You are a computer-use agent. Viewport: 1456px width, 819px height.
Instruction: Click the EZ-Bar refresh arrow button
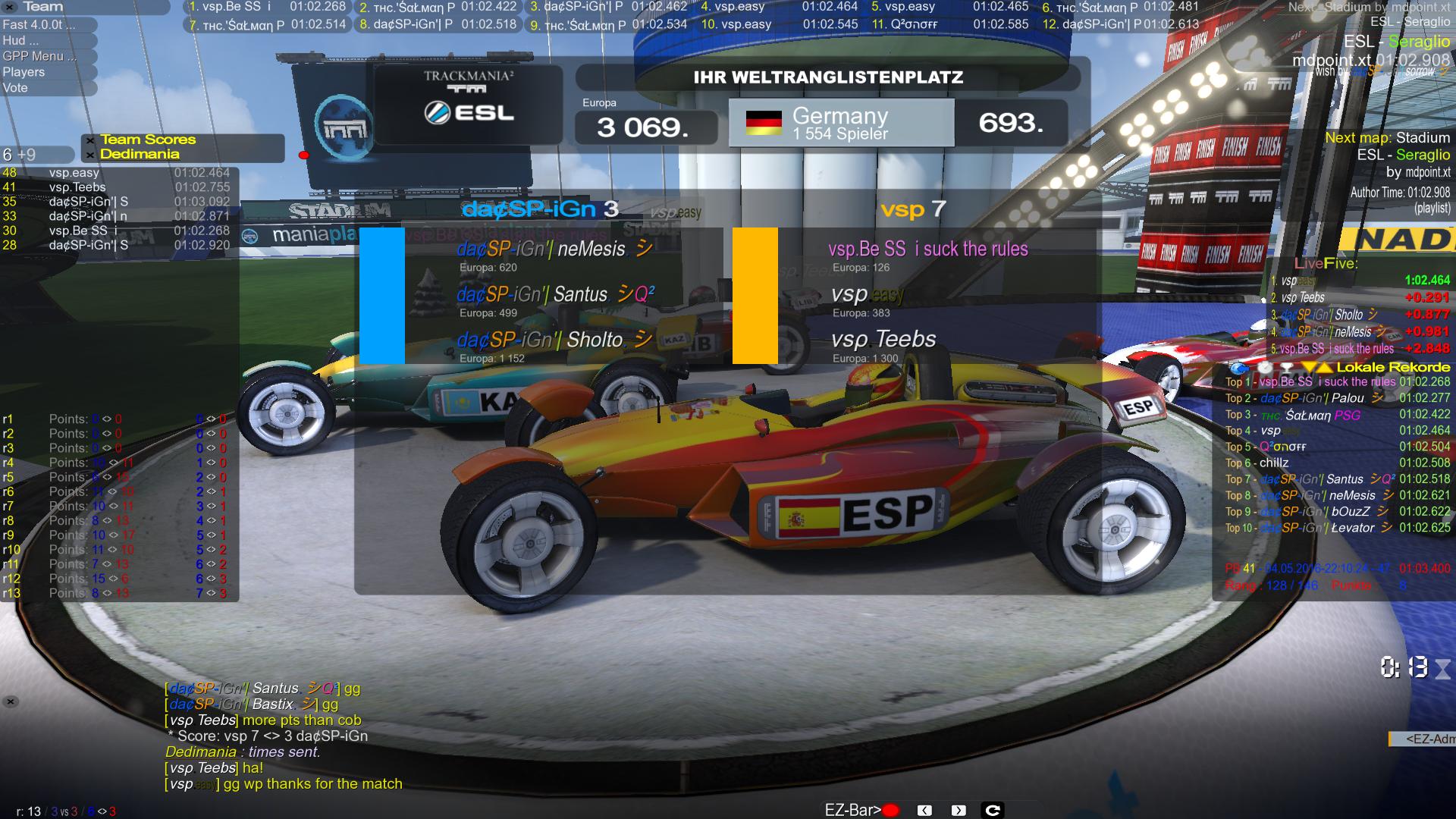click(992, 811)
